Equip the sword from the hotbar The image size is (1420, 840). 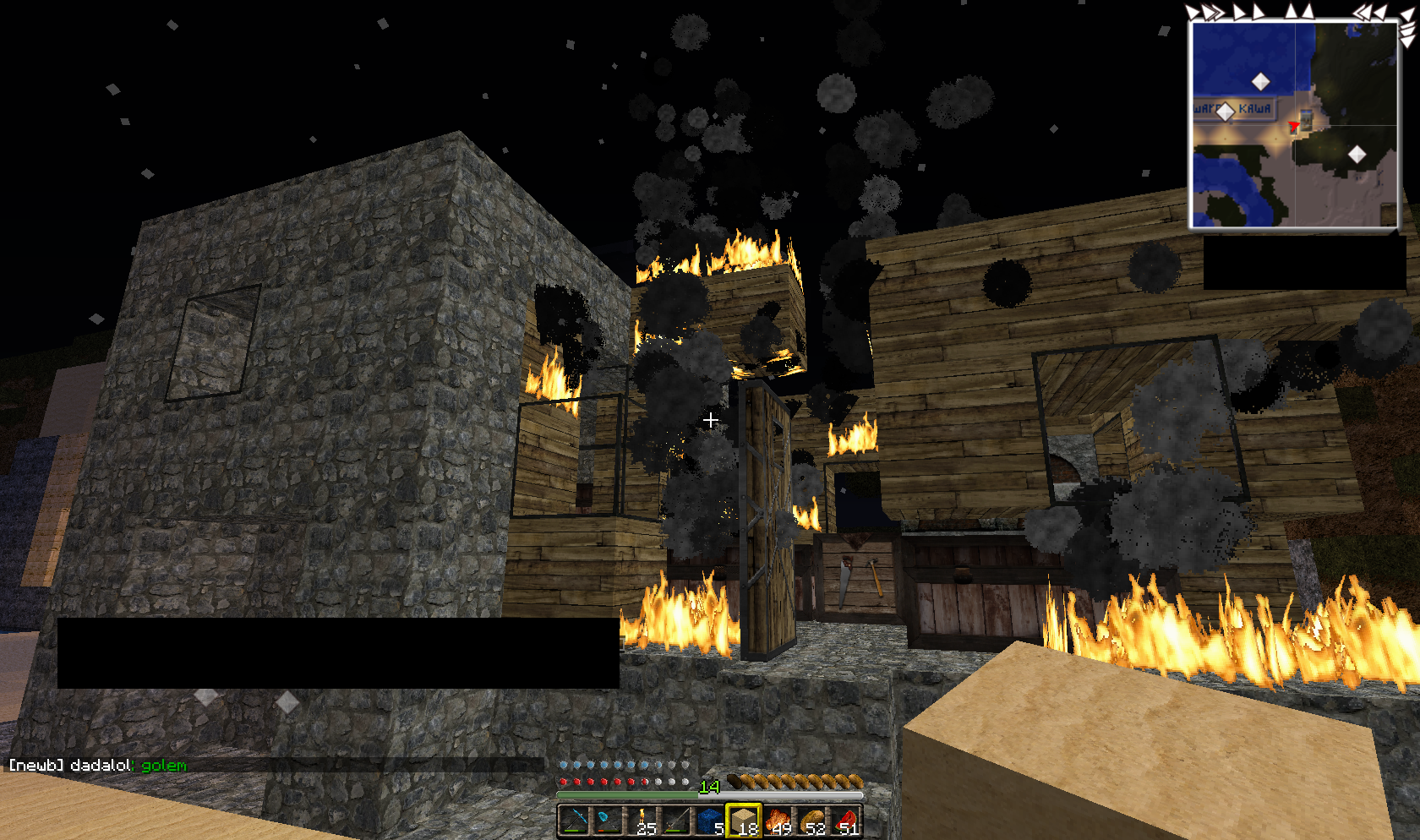pos(675,821)
